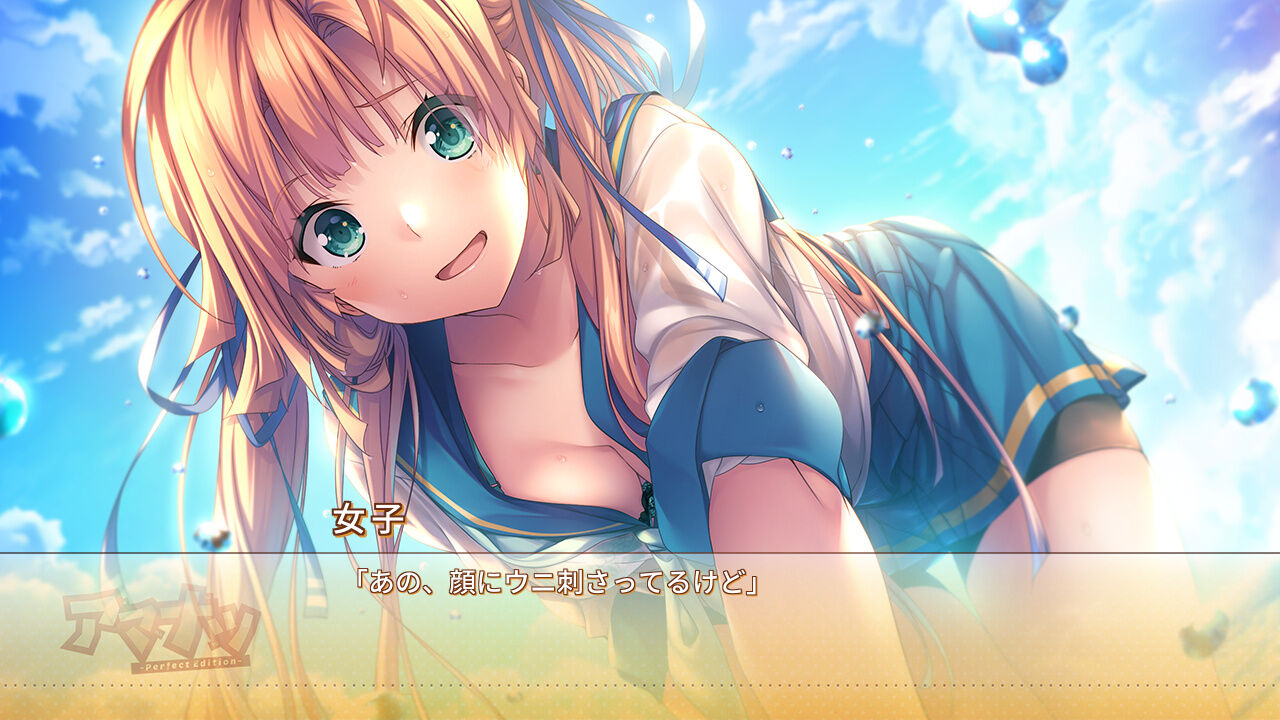Click the girl's face to continue
1280x720 pixels.
[x=400, y=220]
